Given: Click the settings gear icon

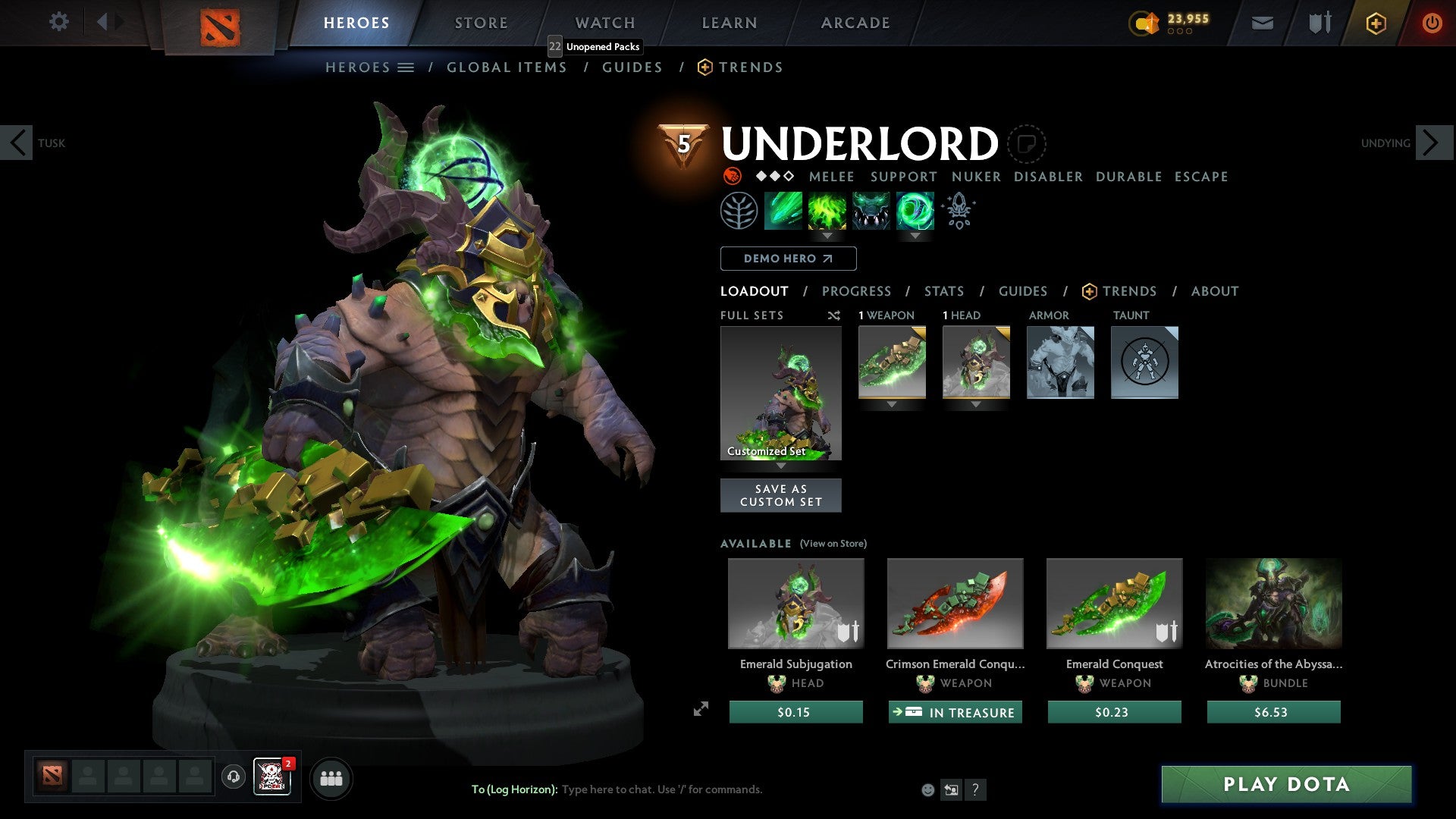Looking at the screenshot, I should (58, 22).
